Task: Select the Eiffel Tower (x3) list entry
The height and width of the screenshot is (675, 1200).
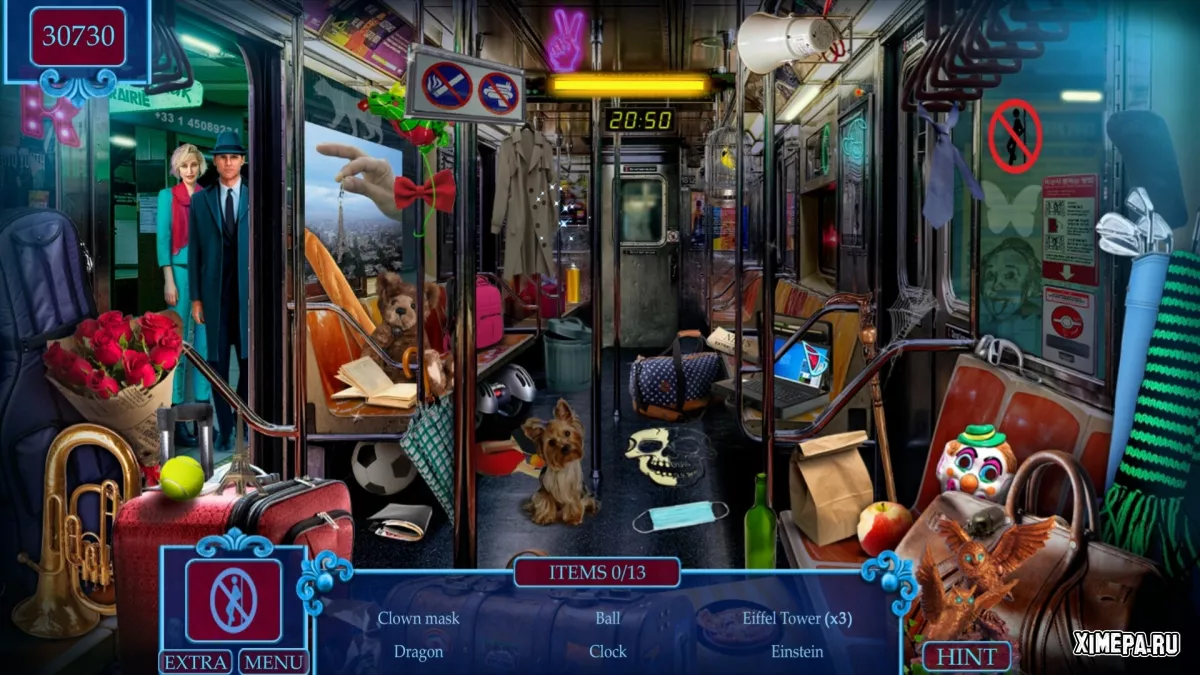Action: (797, 618)
